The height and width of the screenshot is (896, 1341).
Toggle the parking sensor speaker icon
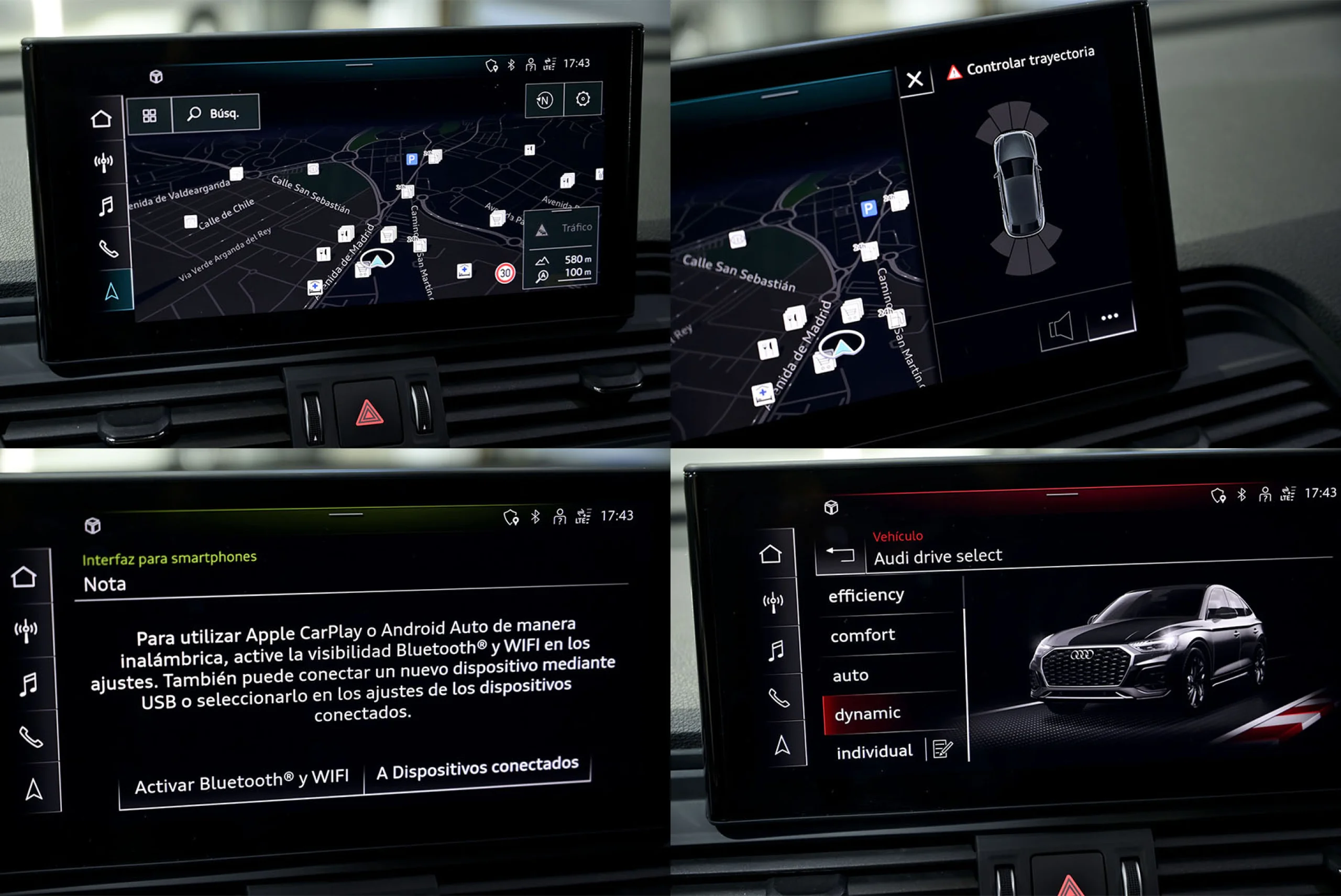click(x=1061, y=328)
